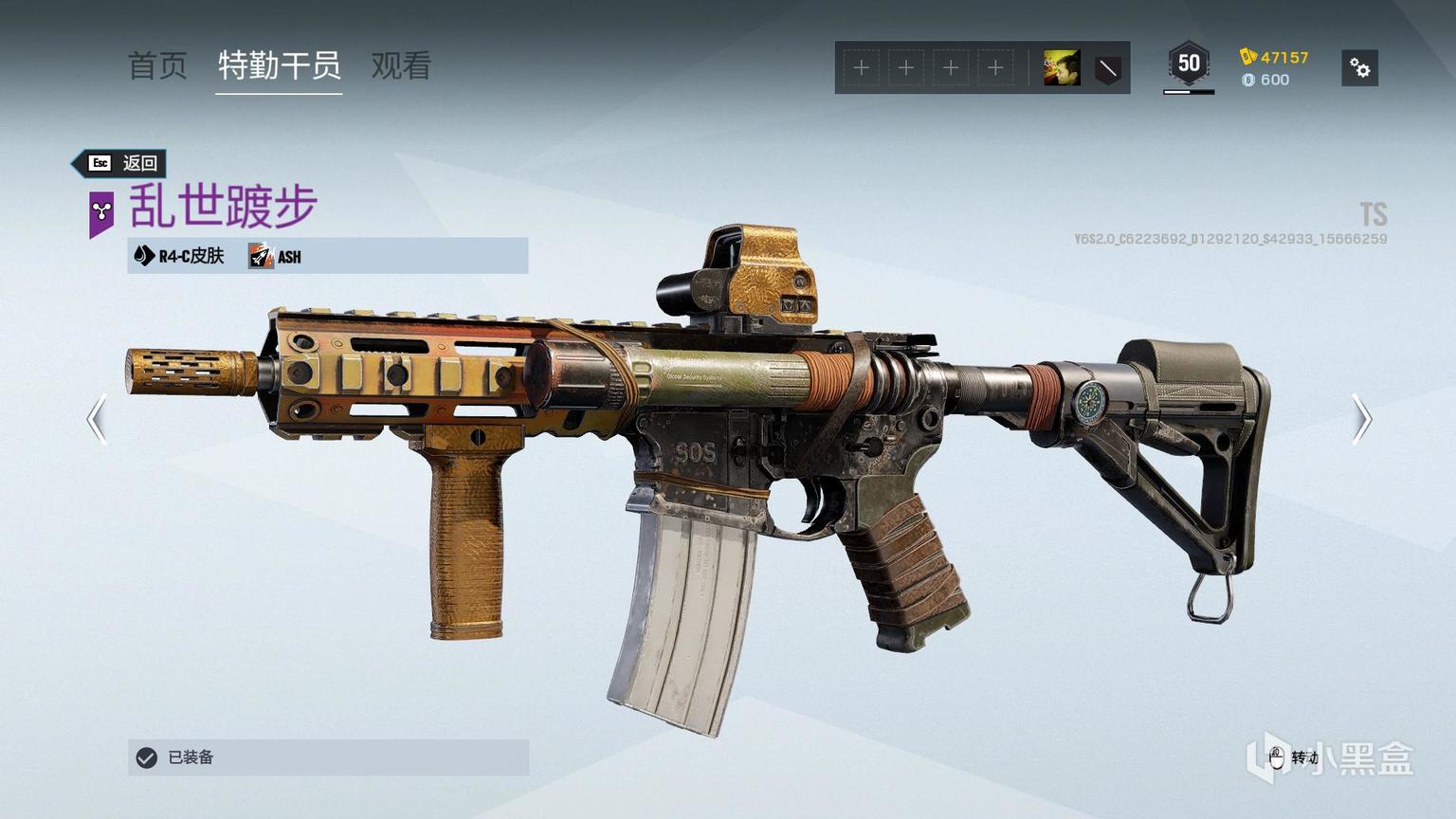Image resolution: width=1456 pixels, height=819 pixels.
Task: Select the R4-C皮肤 weapon label
Action: point(180,256)
